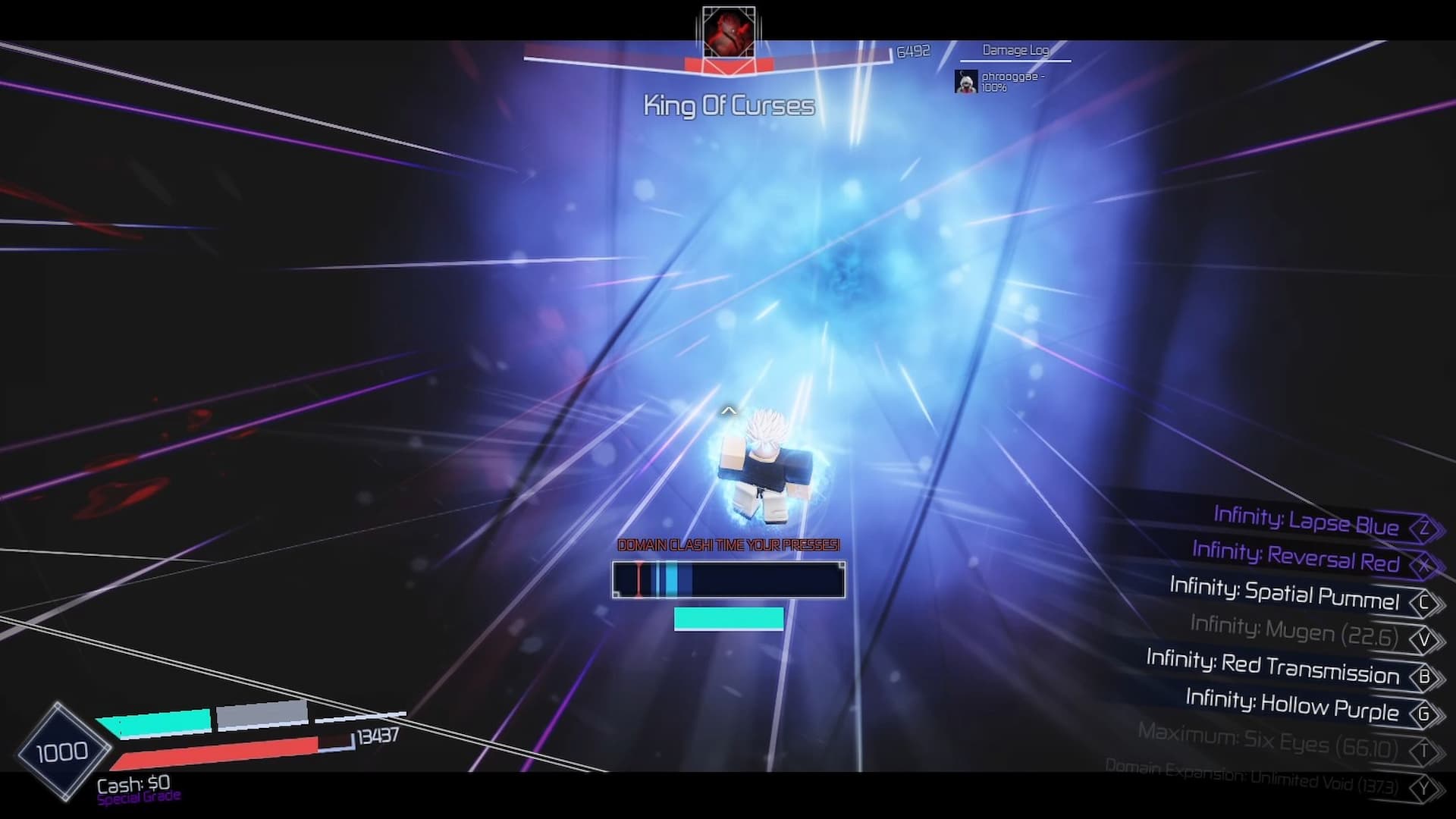
Task: Click the player character in the energy sphere
Action: 766,470
